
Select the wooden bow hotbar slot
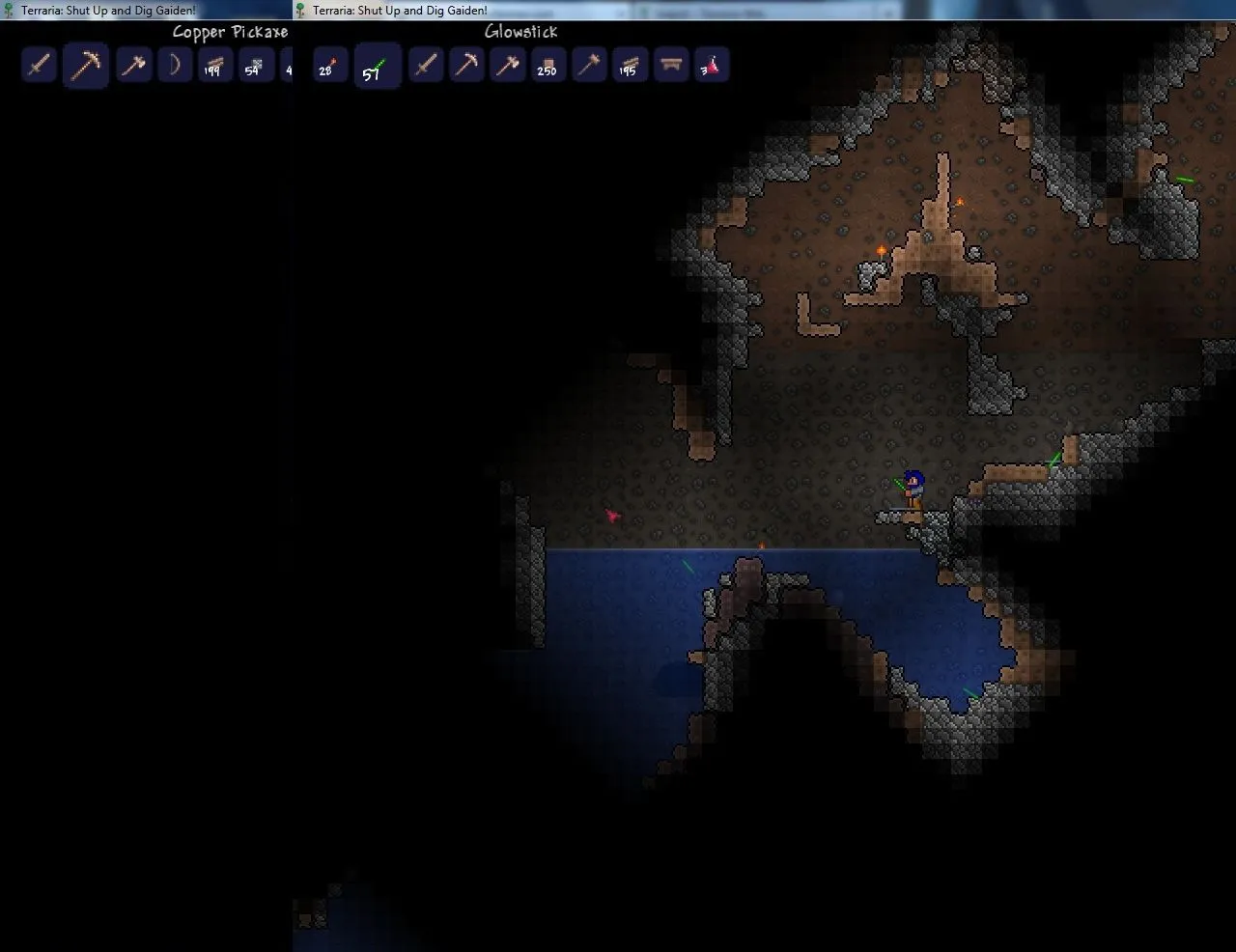tap(175, 66)
